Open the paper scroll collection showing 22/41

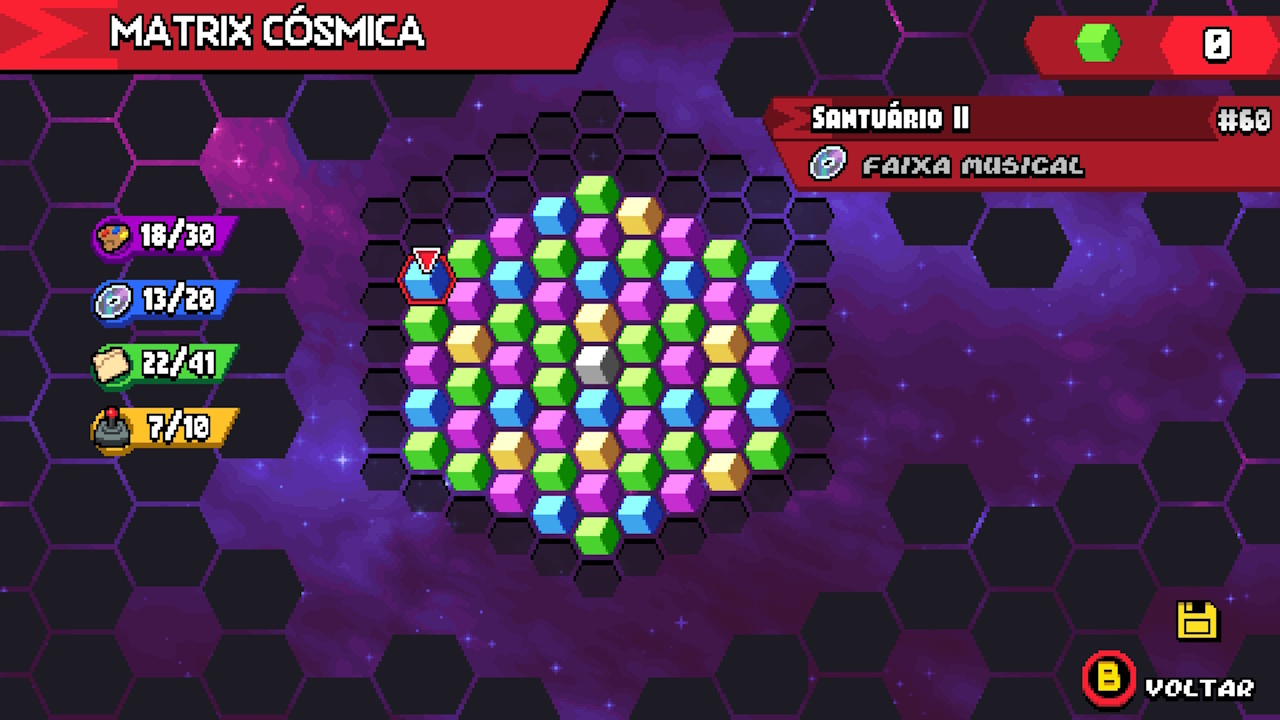(x=112, y=363)
